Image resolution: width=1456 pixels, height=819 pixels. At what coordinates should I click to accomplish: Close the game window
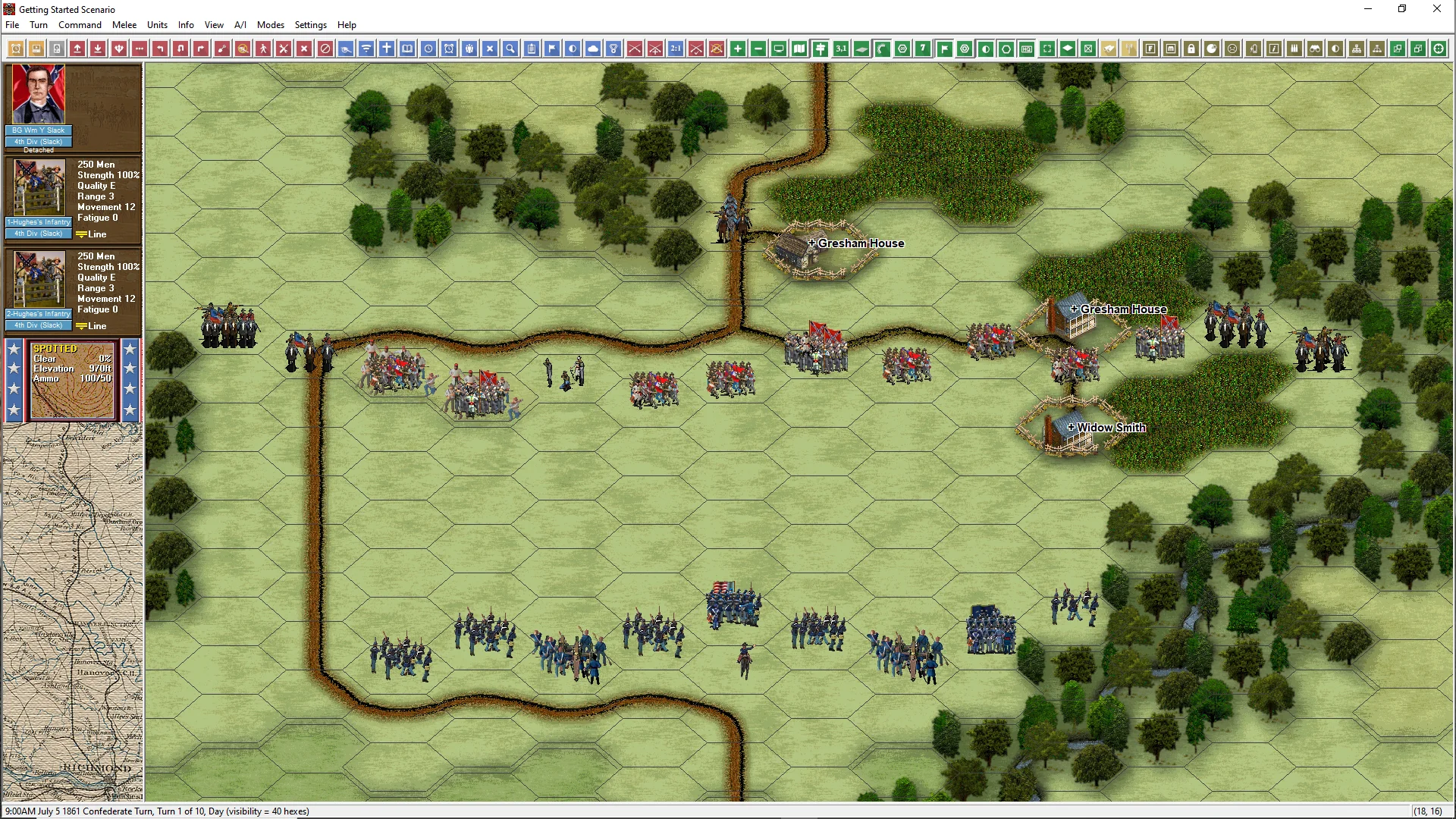(1436, 9)
